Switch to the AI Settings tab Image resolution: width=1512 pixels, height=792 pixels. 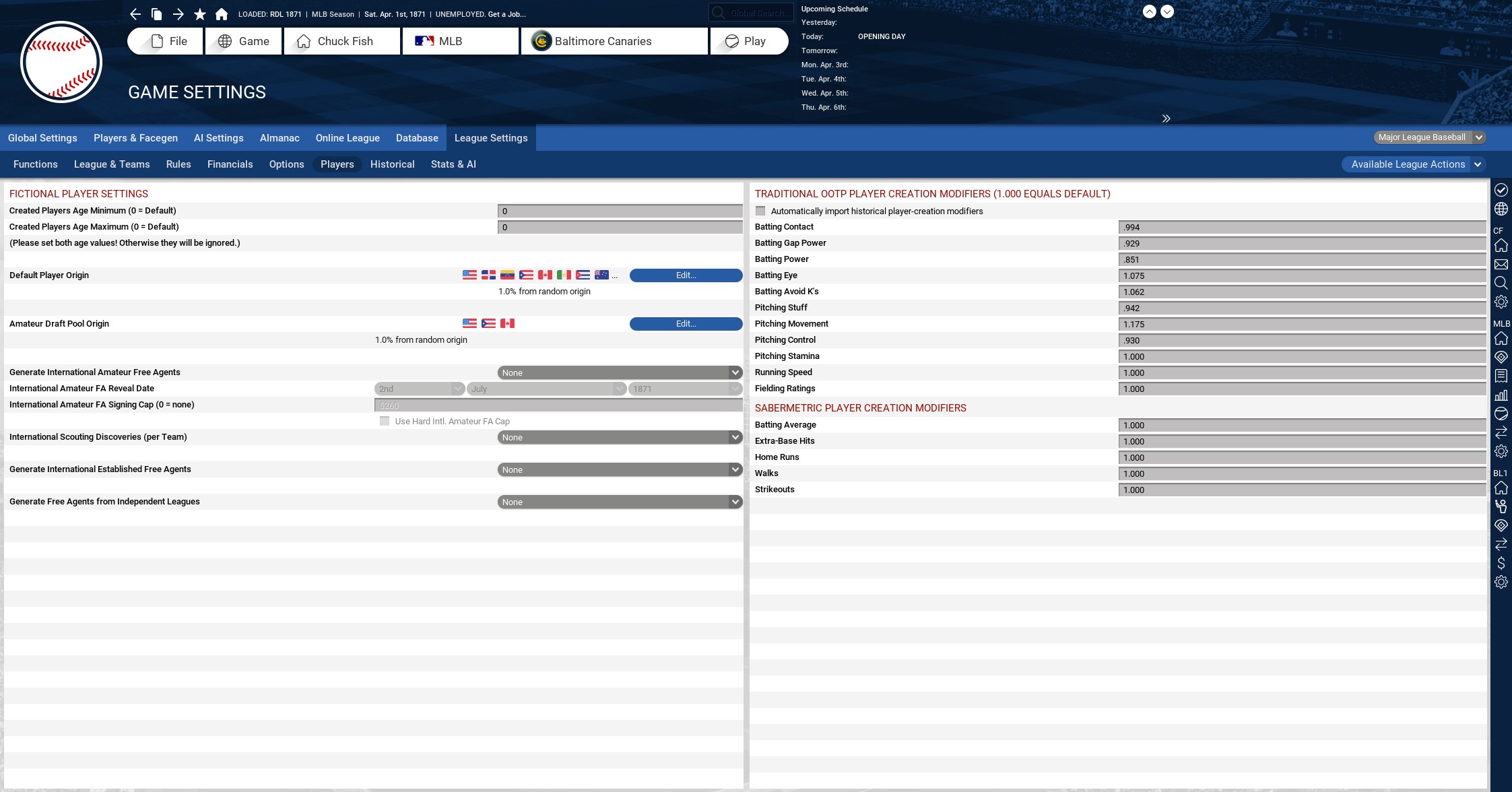(218, 138)
